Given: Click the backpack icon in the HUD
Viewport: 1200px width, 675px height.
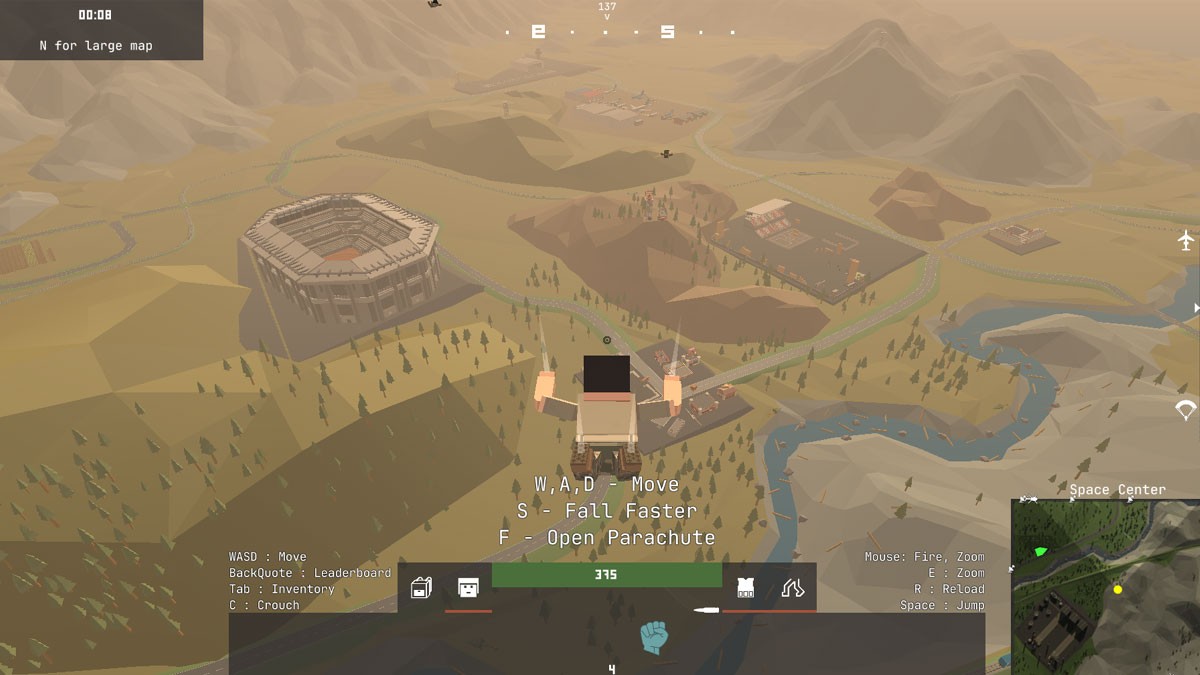Looking at the screenshot, I should point(422,588).
